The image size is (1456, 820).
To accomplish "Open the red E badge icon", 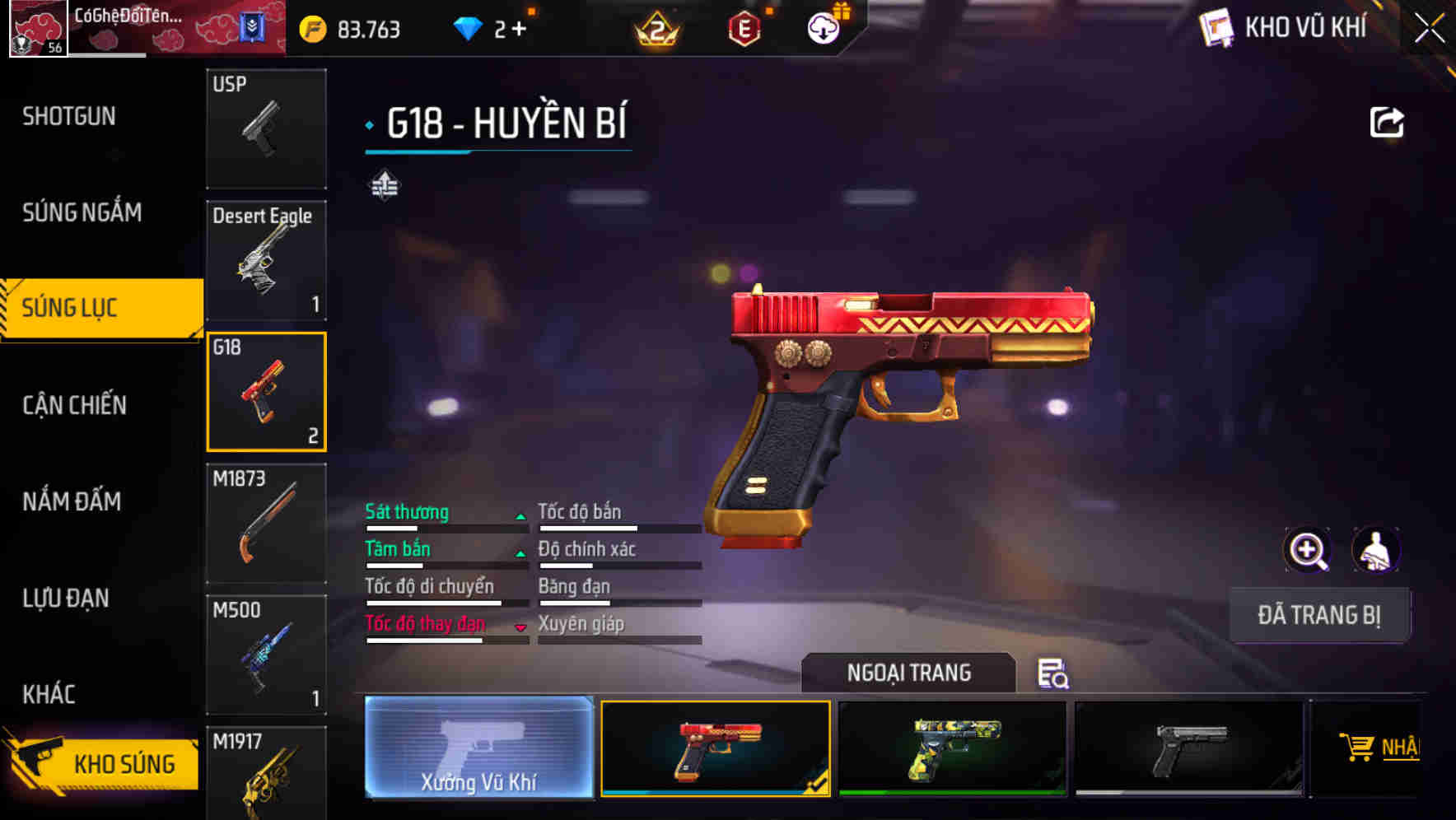I will [x=744, y=27].
